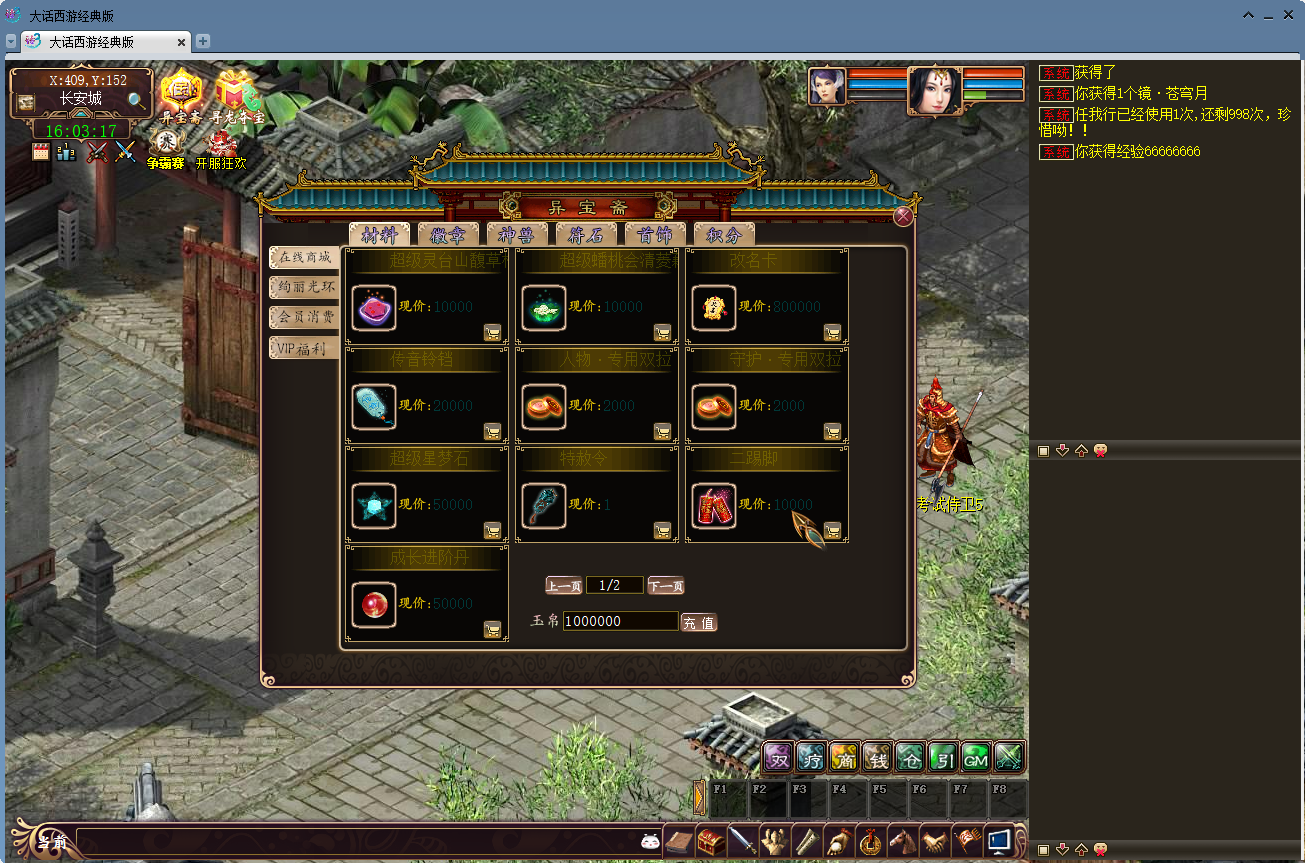Select the VIP福利 side entry
The width and height of the screenshot is (1305, 863).
pyautogui.click(x=304, y=348)
